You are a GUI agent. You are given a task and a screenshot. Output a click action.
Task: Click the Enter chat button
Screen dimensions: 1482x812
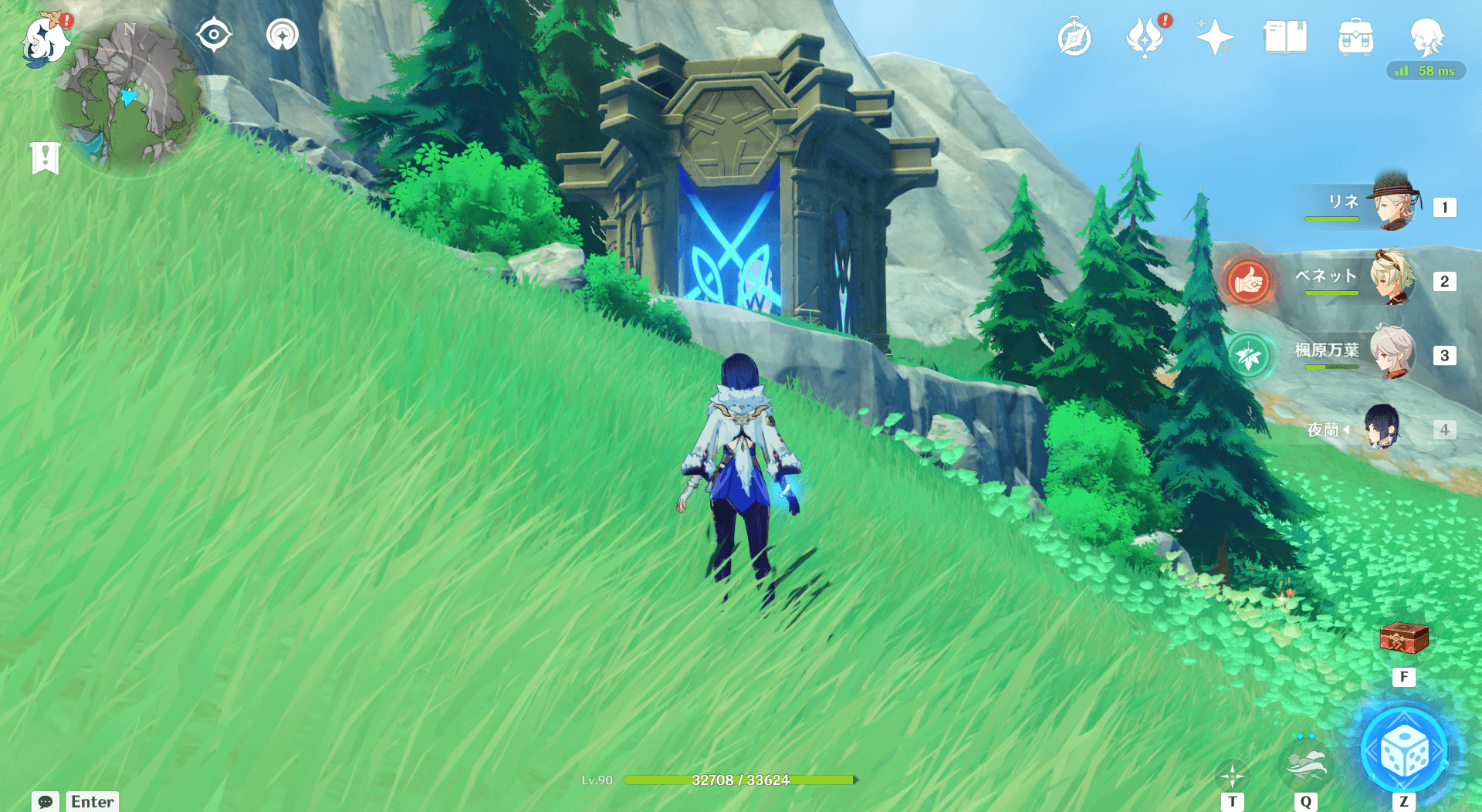point(91,802)
